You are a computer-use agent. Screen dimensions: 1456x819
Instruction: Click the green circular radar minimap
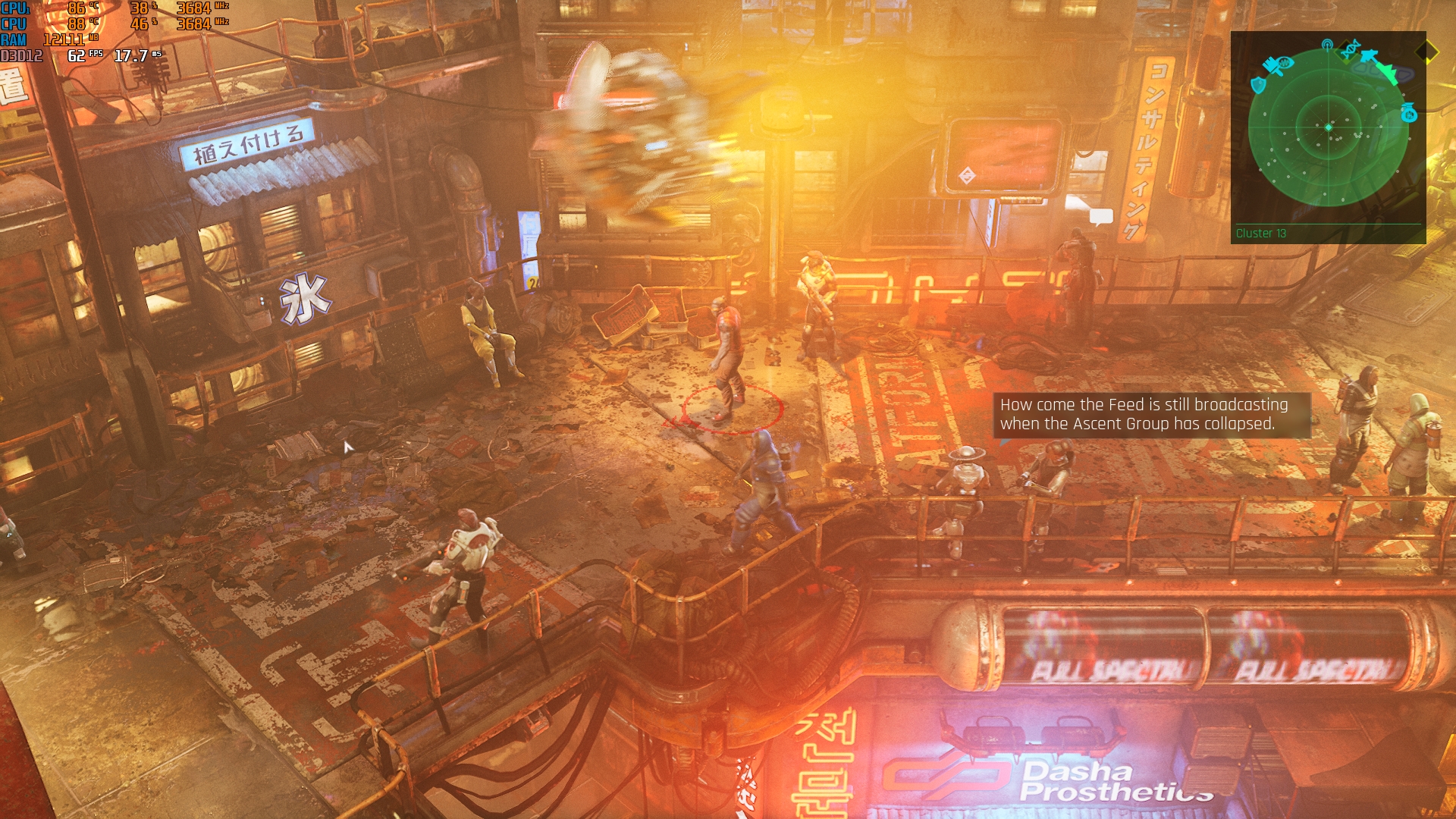1329,127
